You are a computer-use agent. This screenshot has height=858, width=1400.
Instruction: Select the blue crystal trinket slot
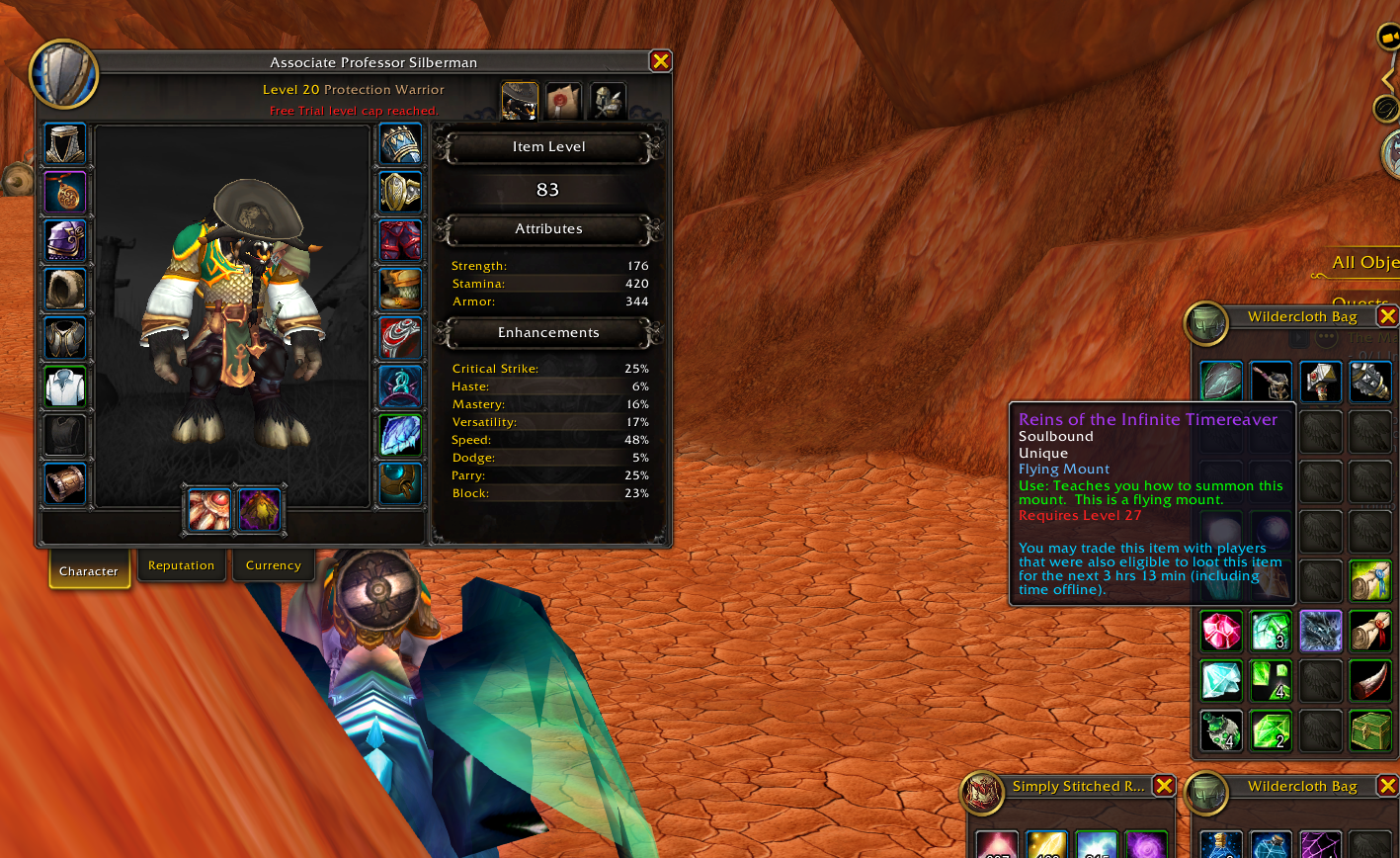[400, 435]
